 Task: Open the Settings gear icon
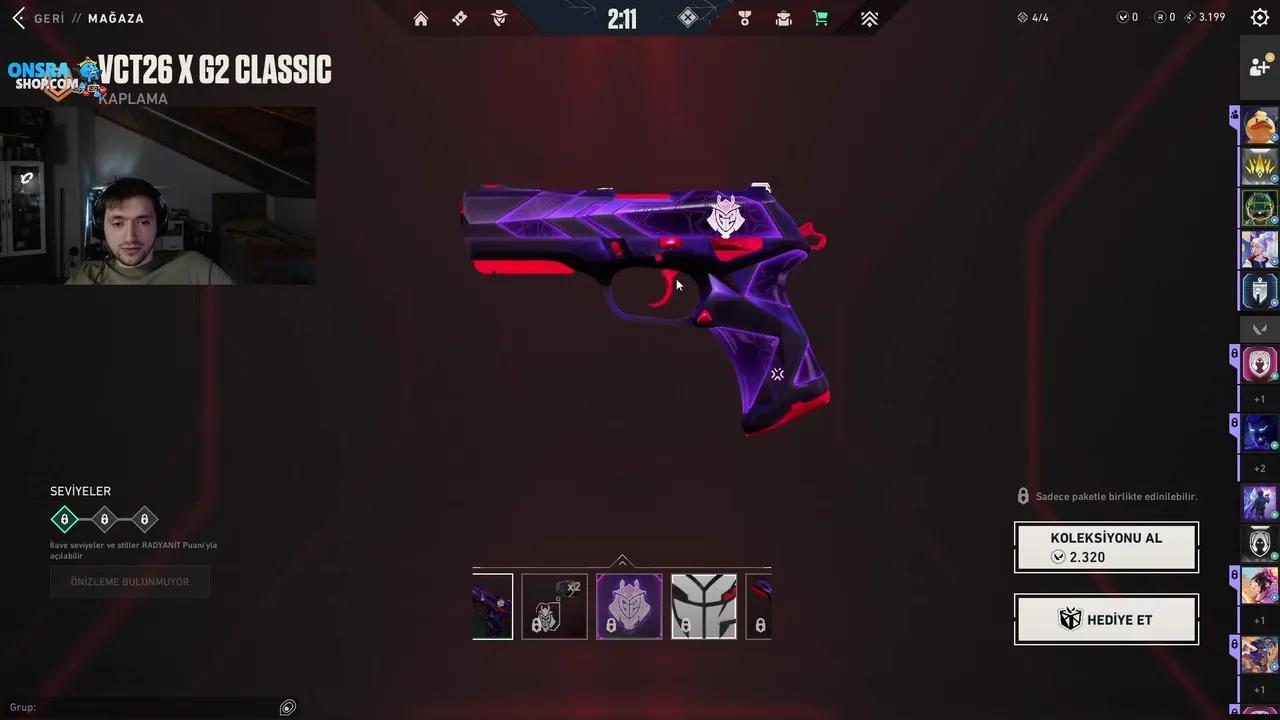click(x=1259, y=17)
